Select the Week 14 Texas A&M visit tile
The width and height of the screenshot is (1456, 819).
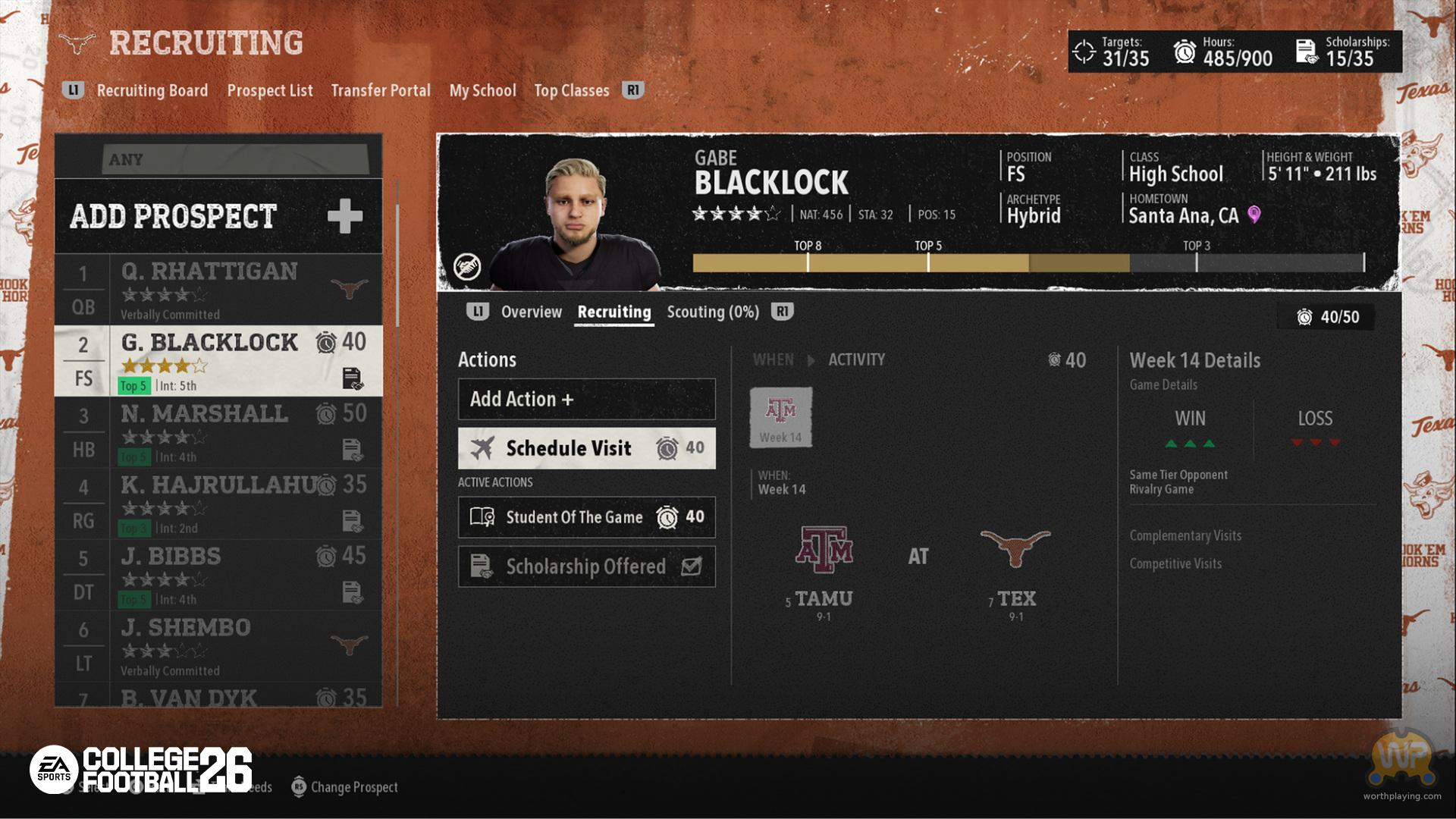(780, 417)
